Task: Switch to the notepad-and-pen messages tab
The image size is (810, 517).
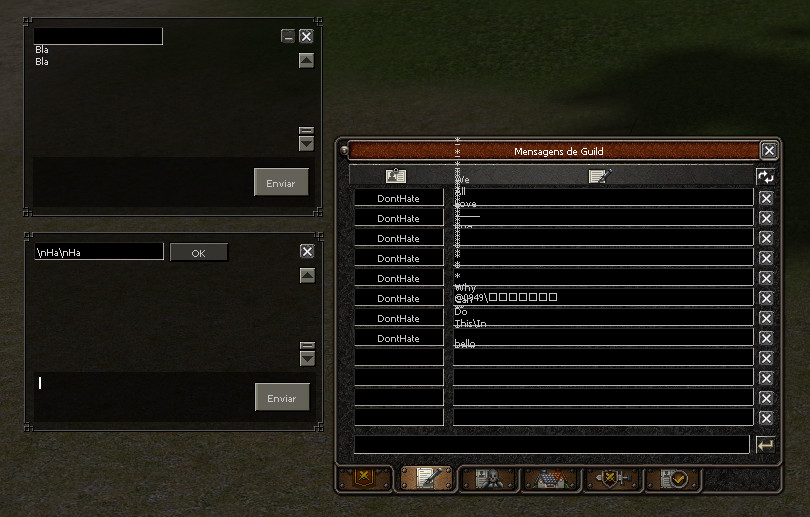Action: 427,479
